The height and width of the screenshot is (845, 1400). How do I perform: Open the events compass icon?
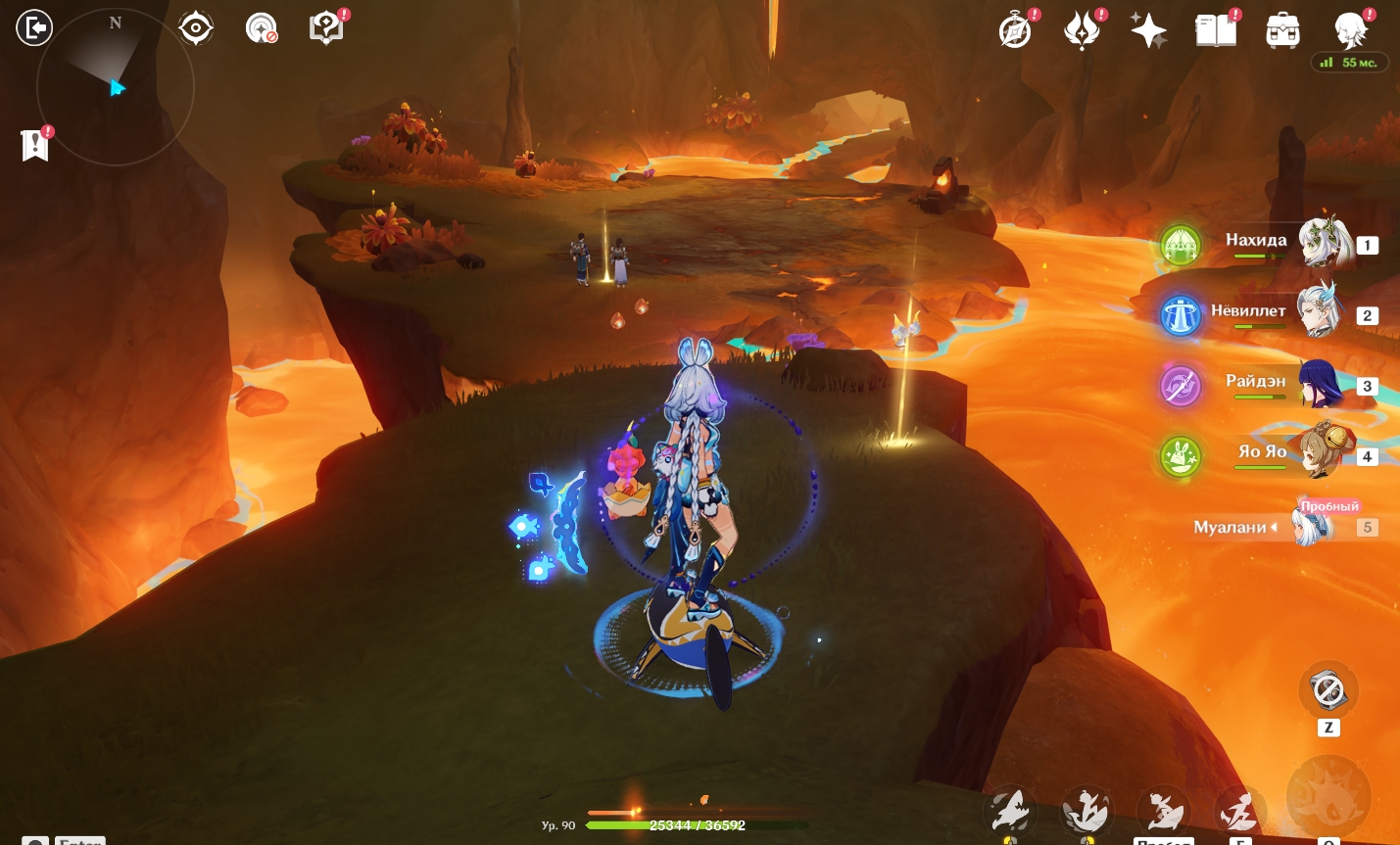[x=1015, y=30]
